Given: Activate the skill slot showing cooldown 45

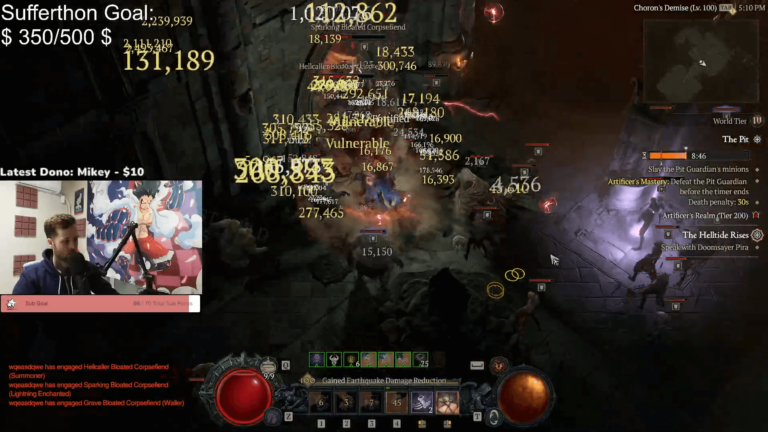Looking at the screenshot, I should (x=396, y=402).
